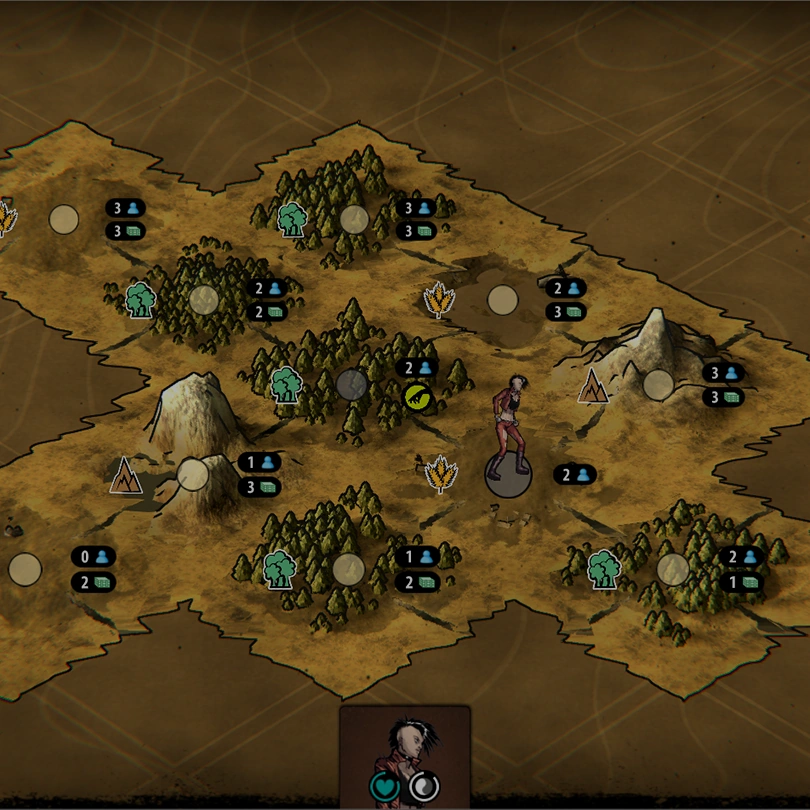Select the forest node marked 3 and 3

pyautogui.click(x=354, y=219)
